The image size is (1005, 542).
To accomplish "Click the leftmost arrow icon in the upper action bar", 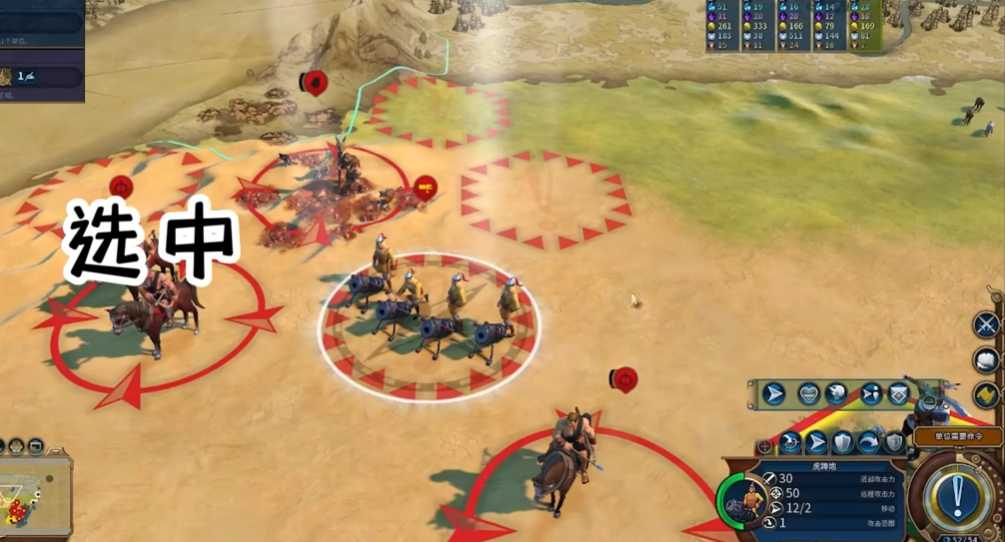I will [x=774, y=394].
